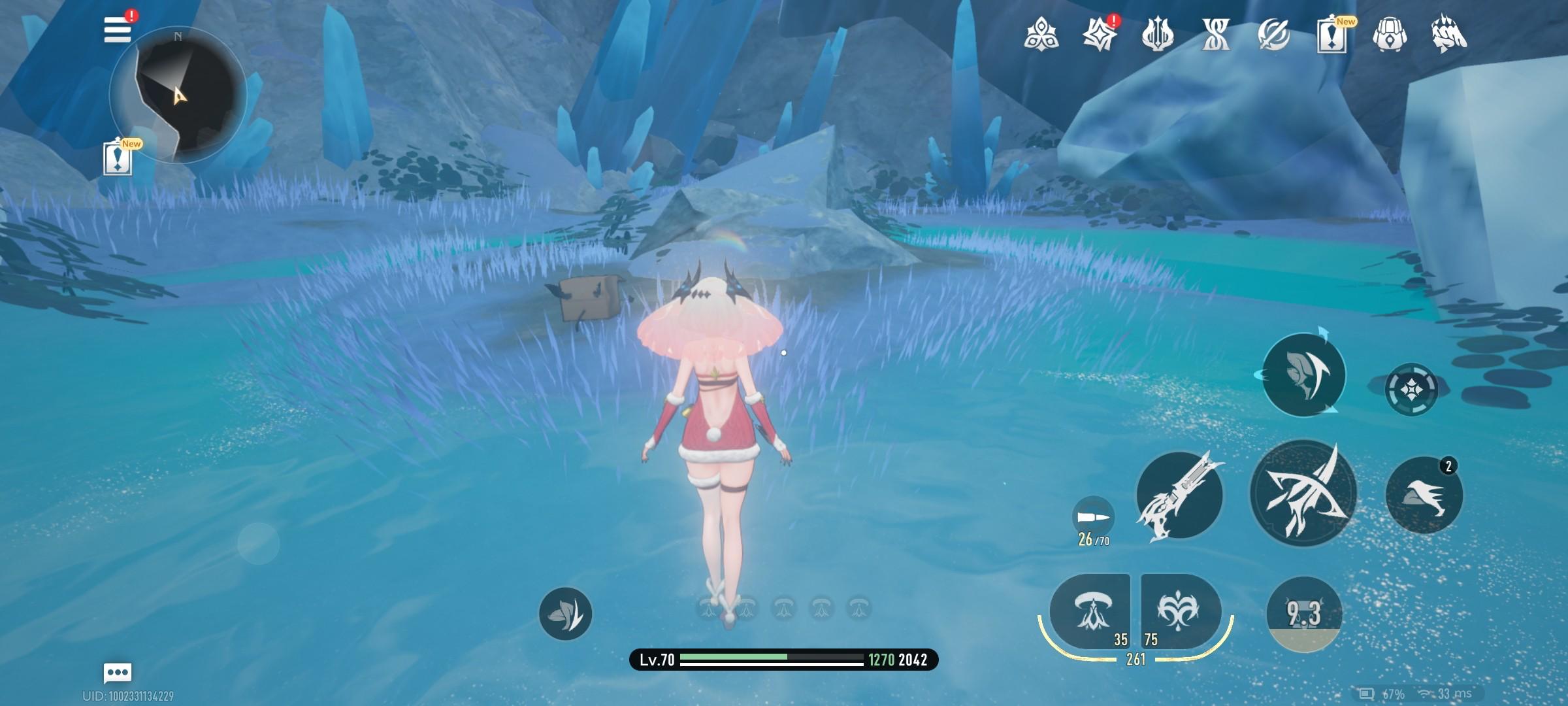Open the hourglass-shaped top bar icon
The height and width of the screenshot is (706, 1568).
pyautogui.click(x=1215, y=34)
